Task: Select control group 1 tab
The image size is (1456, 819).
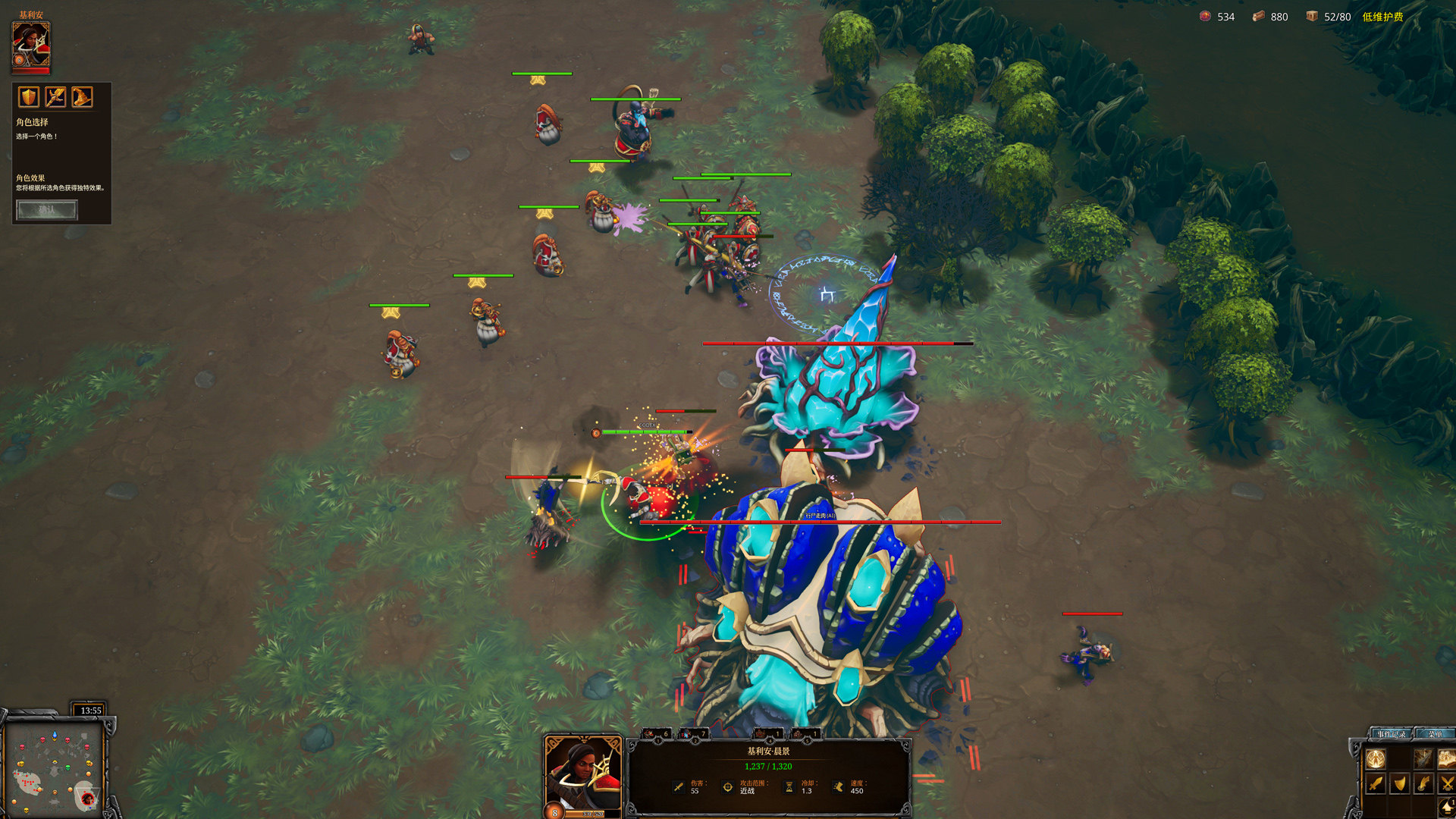Action: pos(657,733)
